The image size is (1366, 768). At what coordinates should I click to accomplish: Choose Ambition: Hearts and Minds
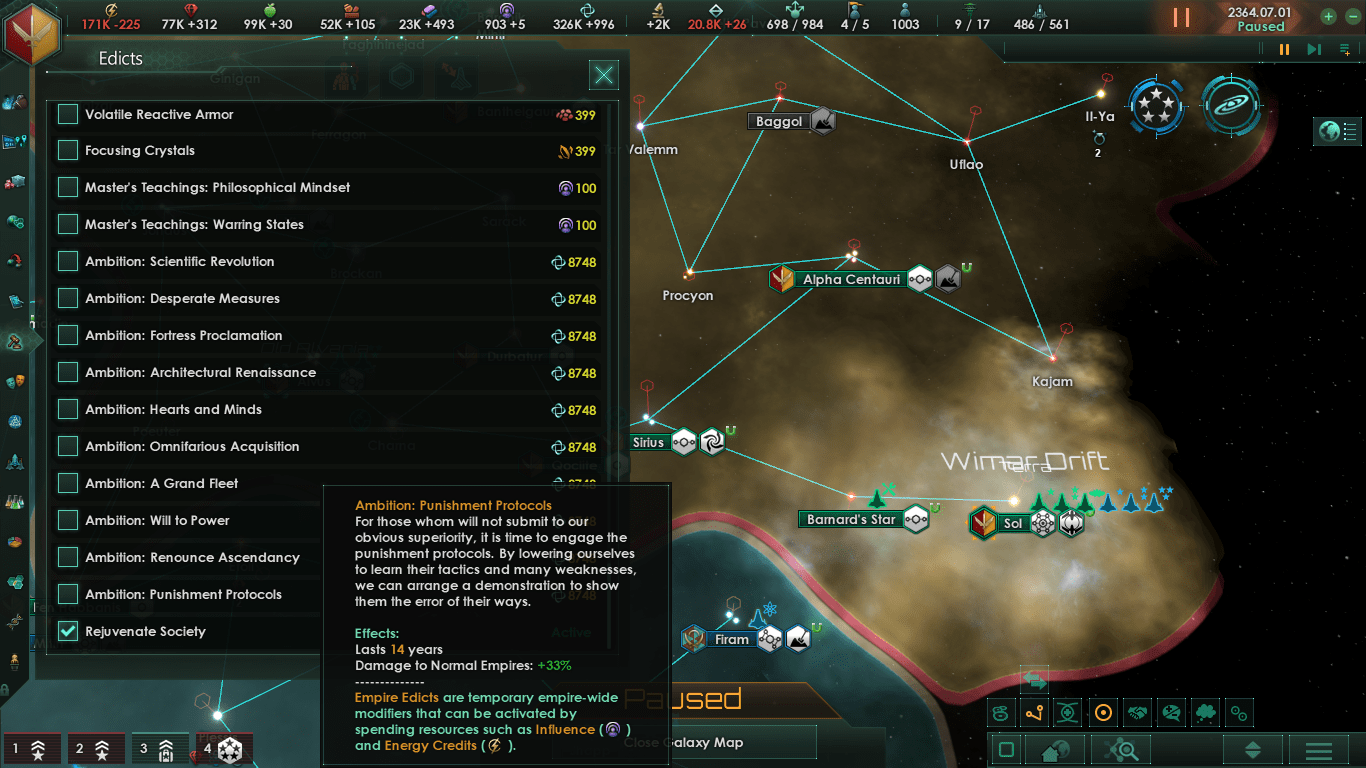tap(68, 410)
